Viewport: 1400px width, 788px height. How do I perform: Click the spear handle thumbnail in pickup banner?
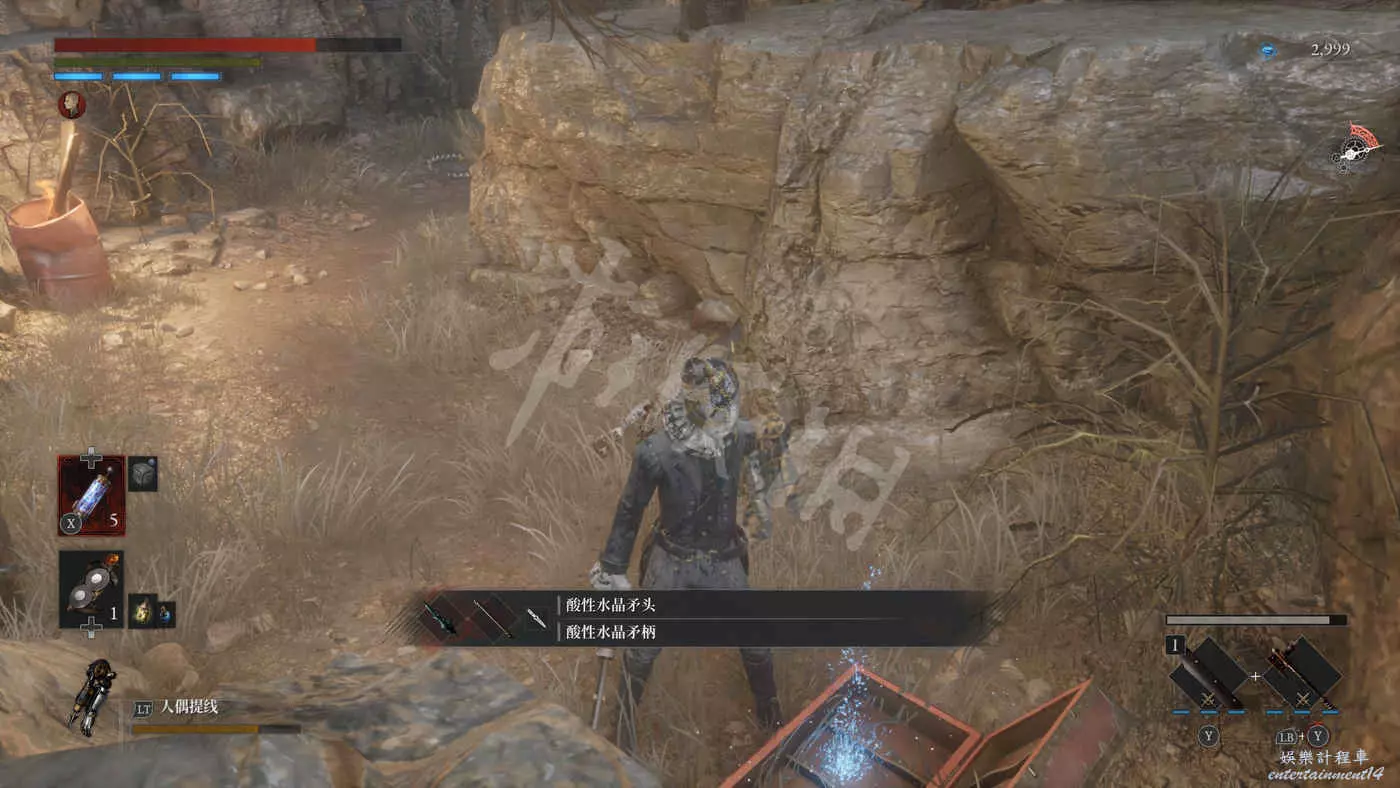[x=492, y=618]
